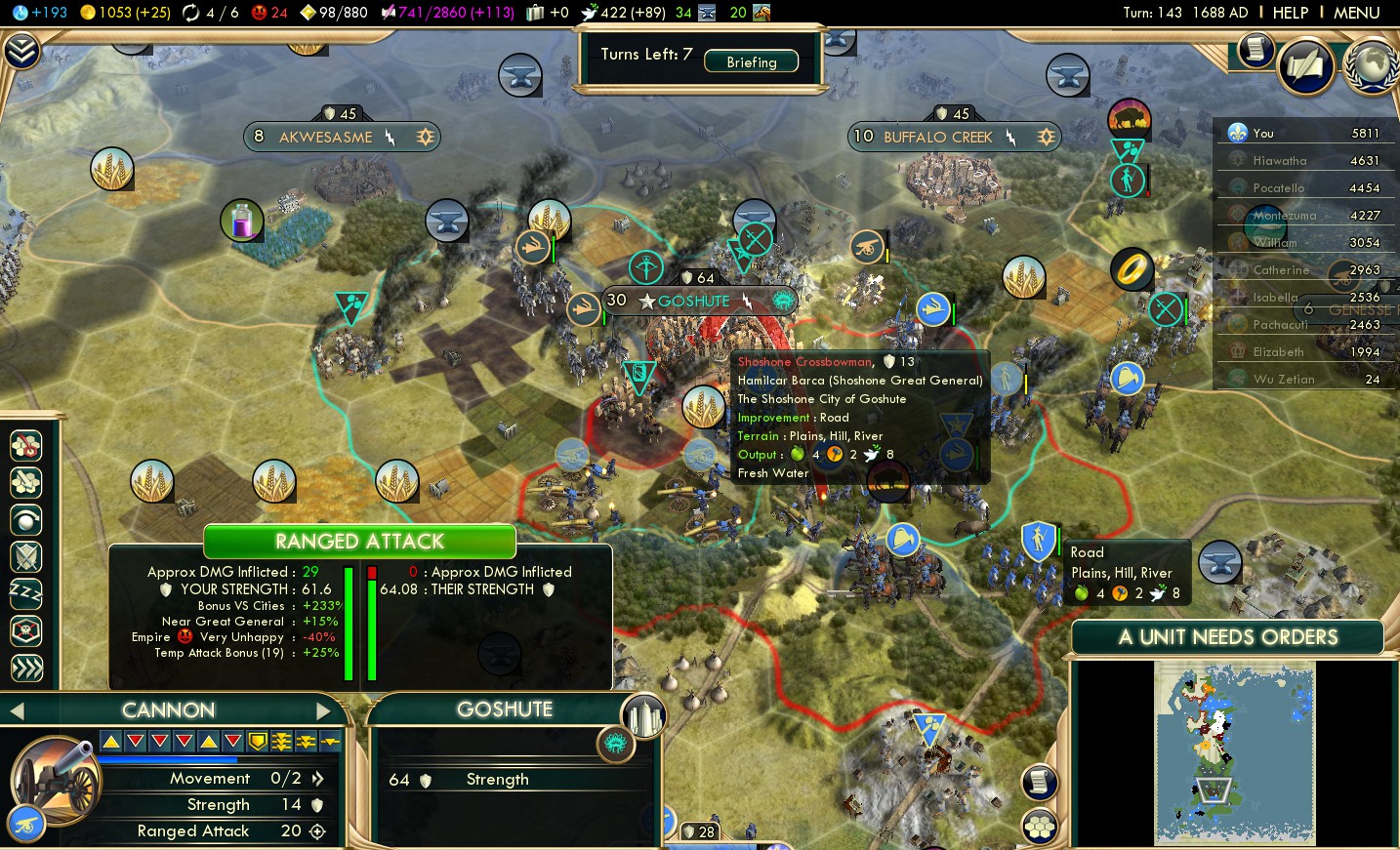Click the A UNIT NEEDS ORDERS button
Viewport: 1400px width, 850px height.
(1227, 637)
